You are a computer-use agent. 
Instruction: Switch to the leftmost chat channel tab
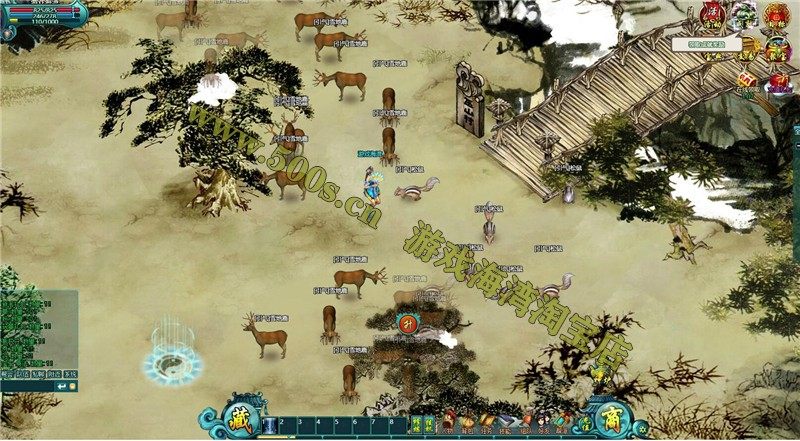(x=6, y=373)
